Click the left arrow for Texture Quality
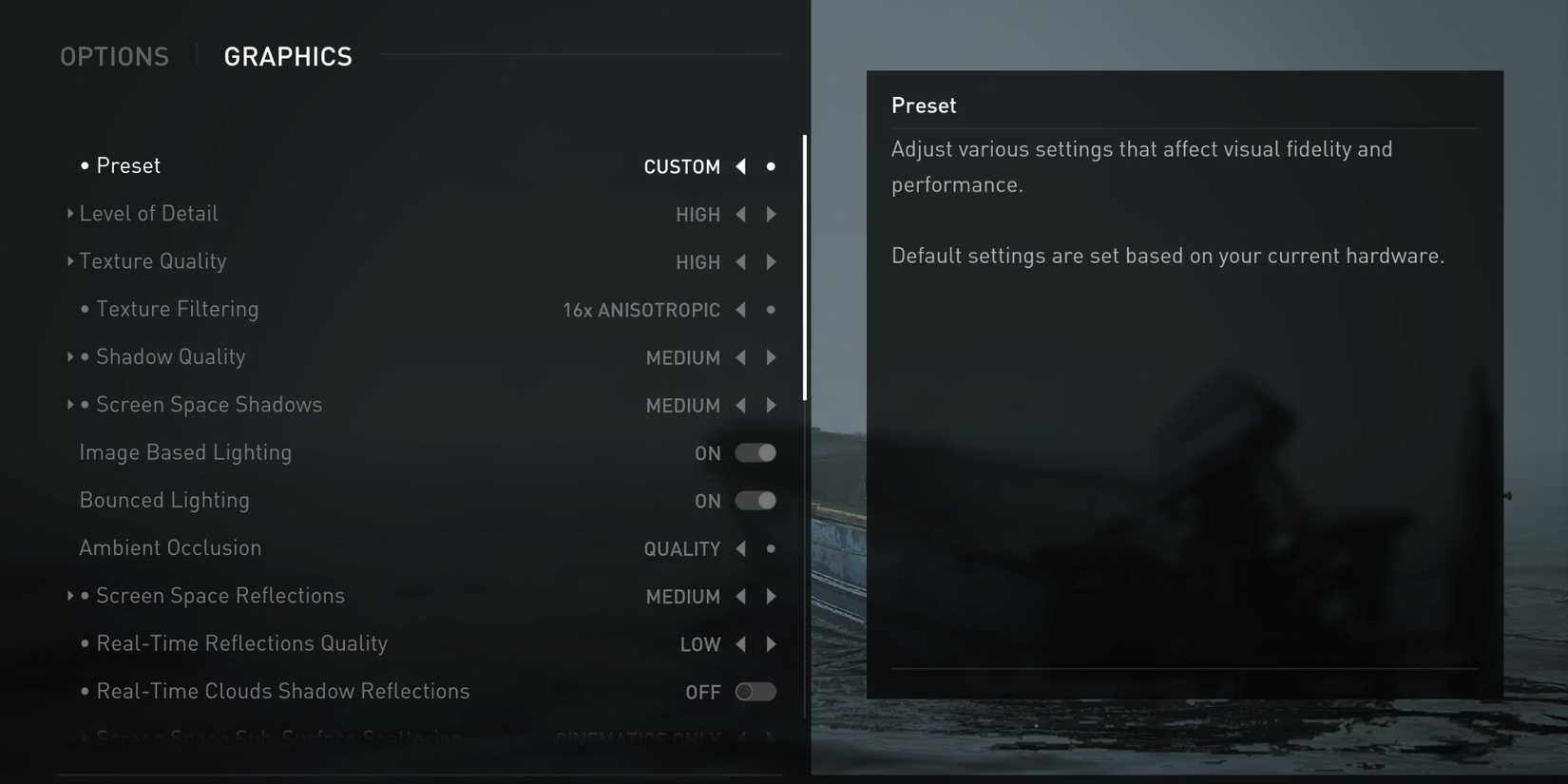The image size is (1568, 784). pos(740,262)
